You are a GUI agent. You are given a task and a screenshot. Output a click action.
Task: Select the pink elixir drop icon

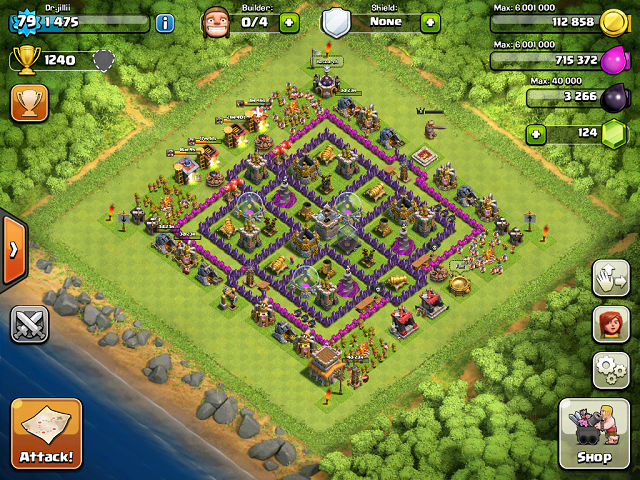point(612,61)
